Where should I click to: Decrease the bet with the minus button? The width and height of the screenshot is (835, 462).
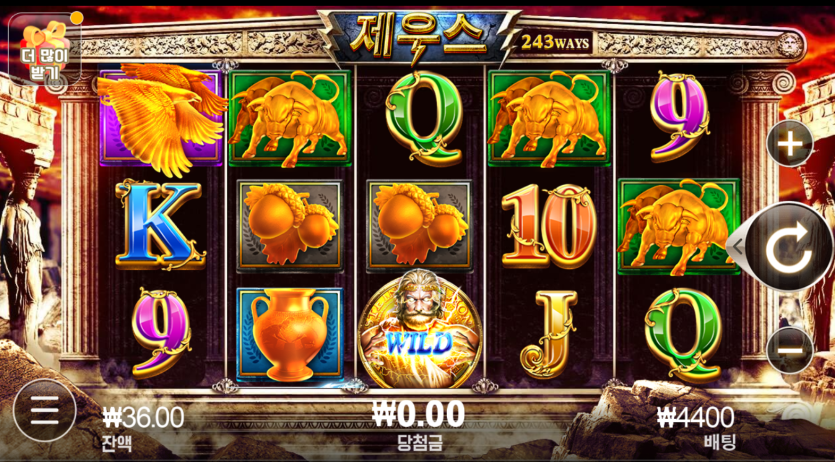(x=790, y=349)
